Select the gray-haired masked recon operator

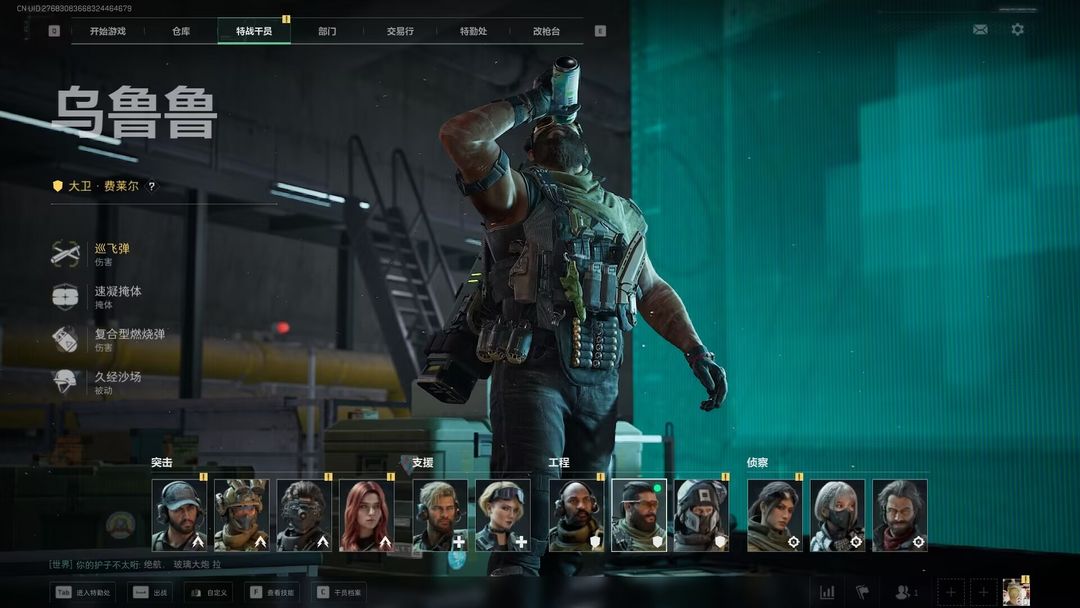click(x=837, y=515)
